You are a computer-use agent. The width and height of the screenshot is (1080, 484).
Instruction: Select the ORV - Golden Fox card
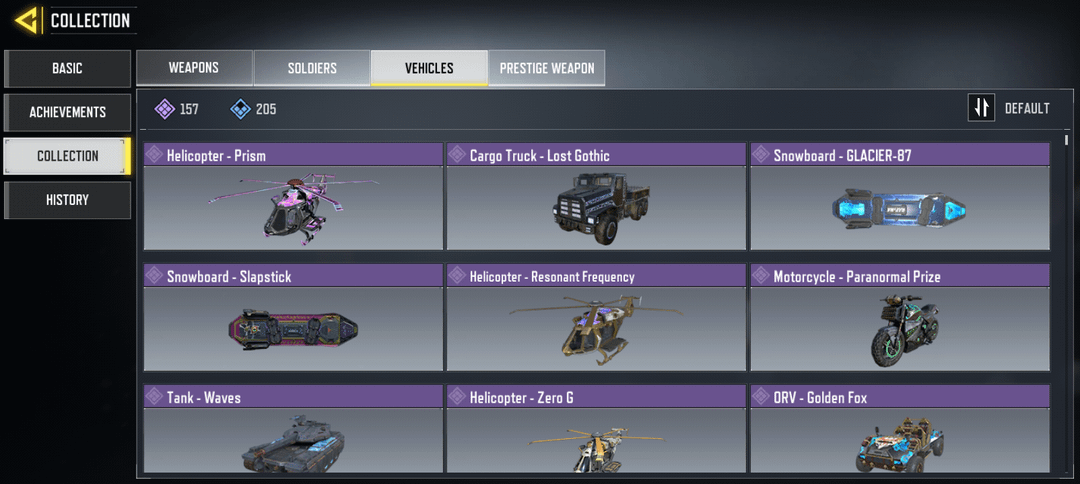(900, 430)
